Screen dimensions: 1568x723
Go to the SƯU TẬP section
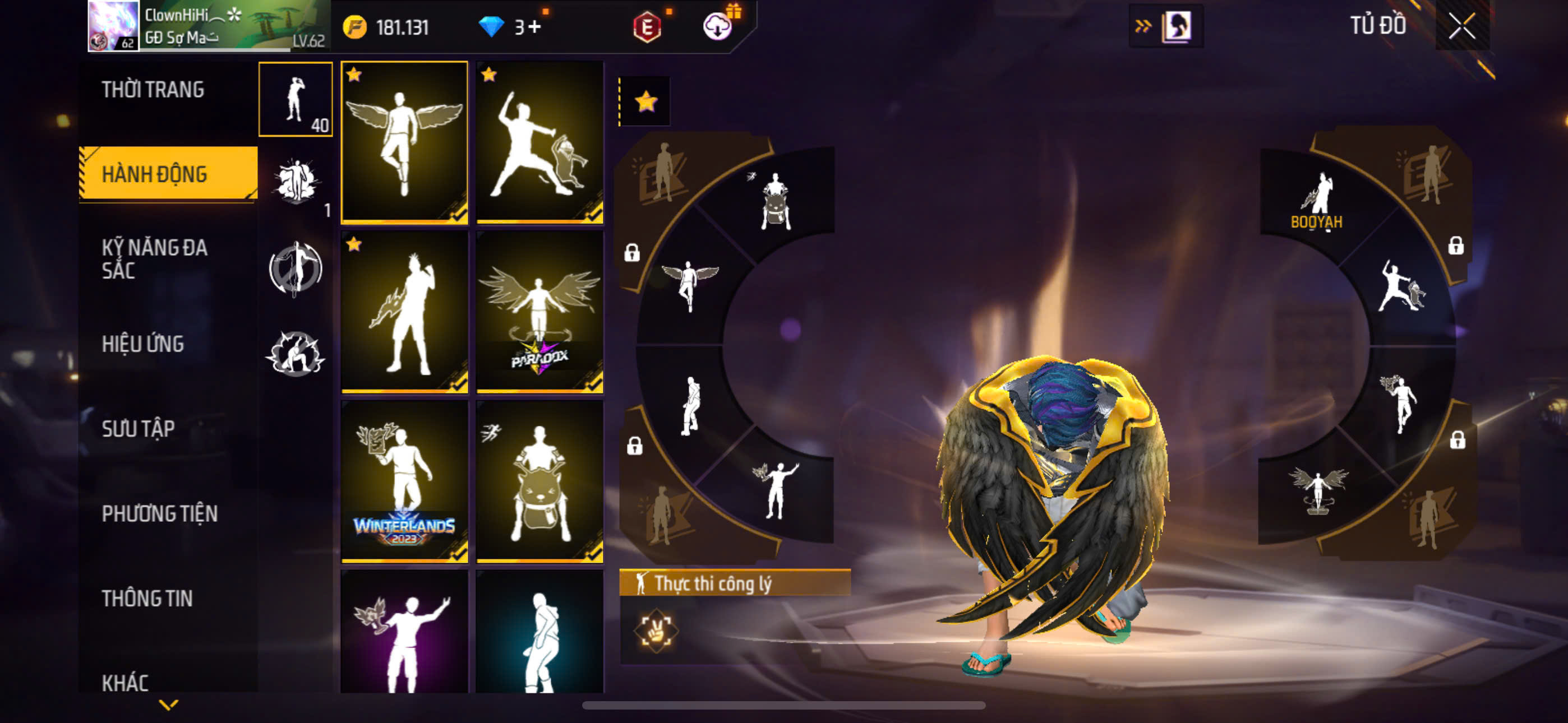[138, 428]
